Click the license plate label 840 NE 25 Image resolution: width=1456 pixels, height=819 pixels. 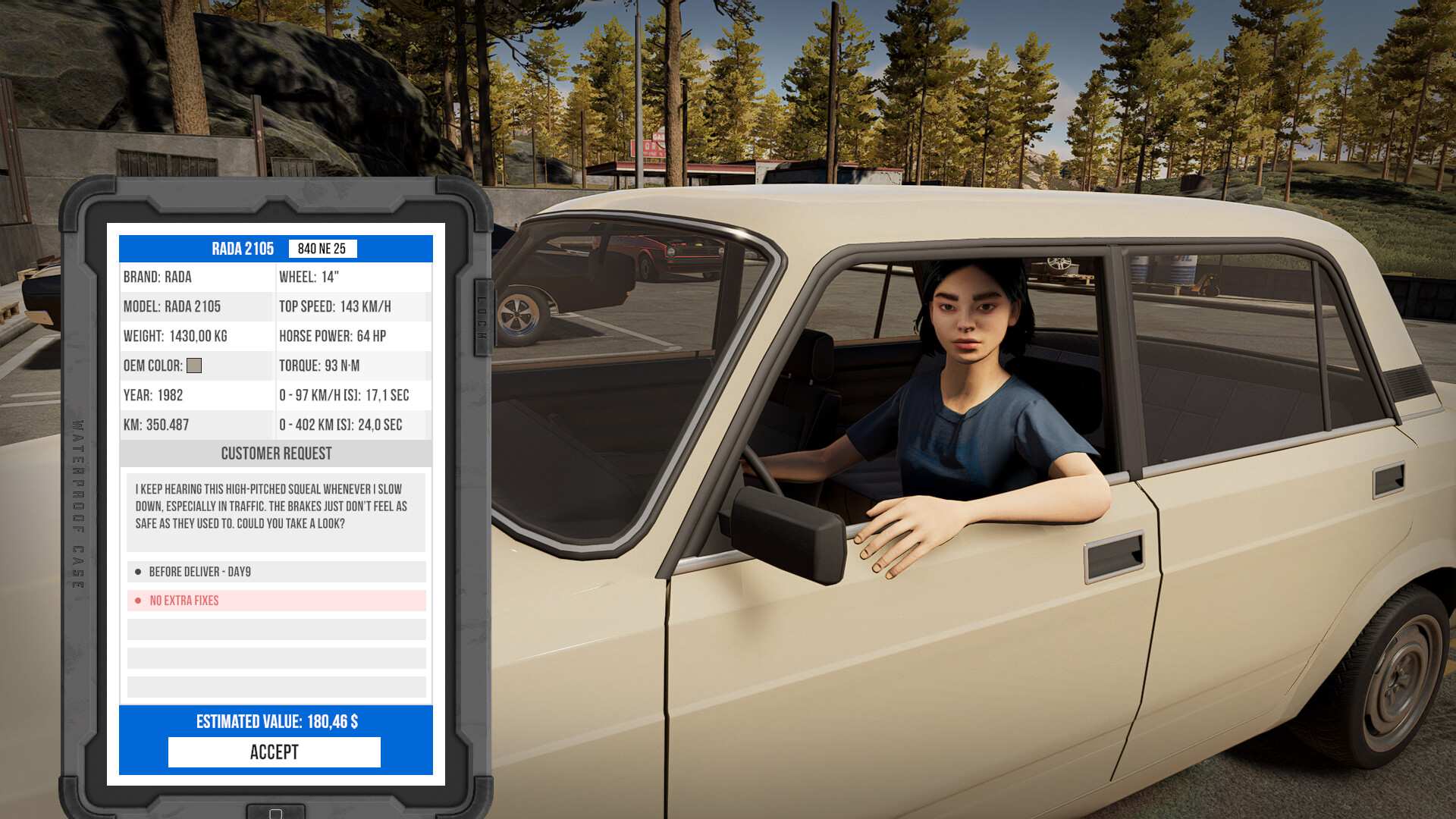[324, 249]
